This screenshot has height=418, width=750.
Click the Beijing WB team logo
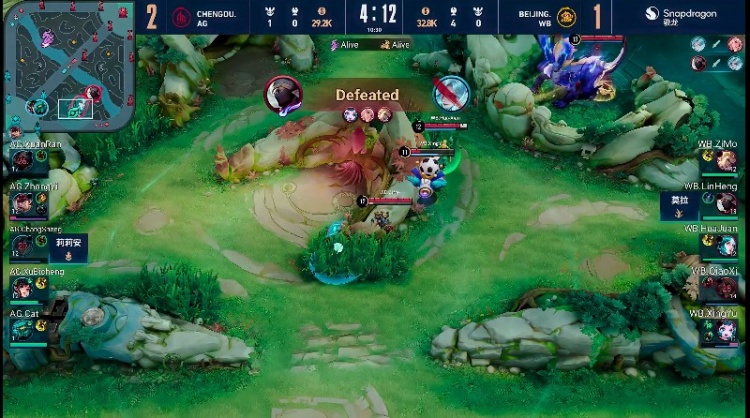565,16
